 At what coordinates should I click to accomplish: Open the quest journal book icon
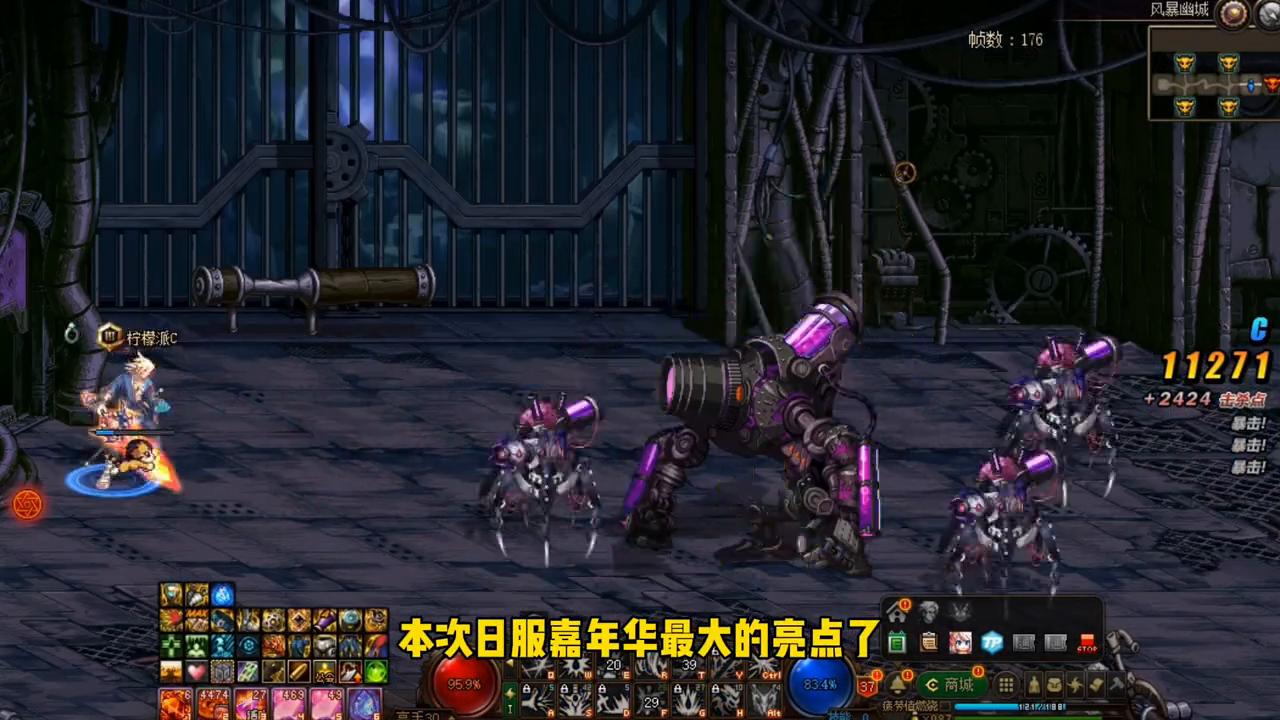1096,685
